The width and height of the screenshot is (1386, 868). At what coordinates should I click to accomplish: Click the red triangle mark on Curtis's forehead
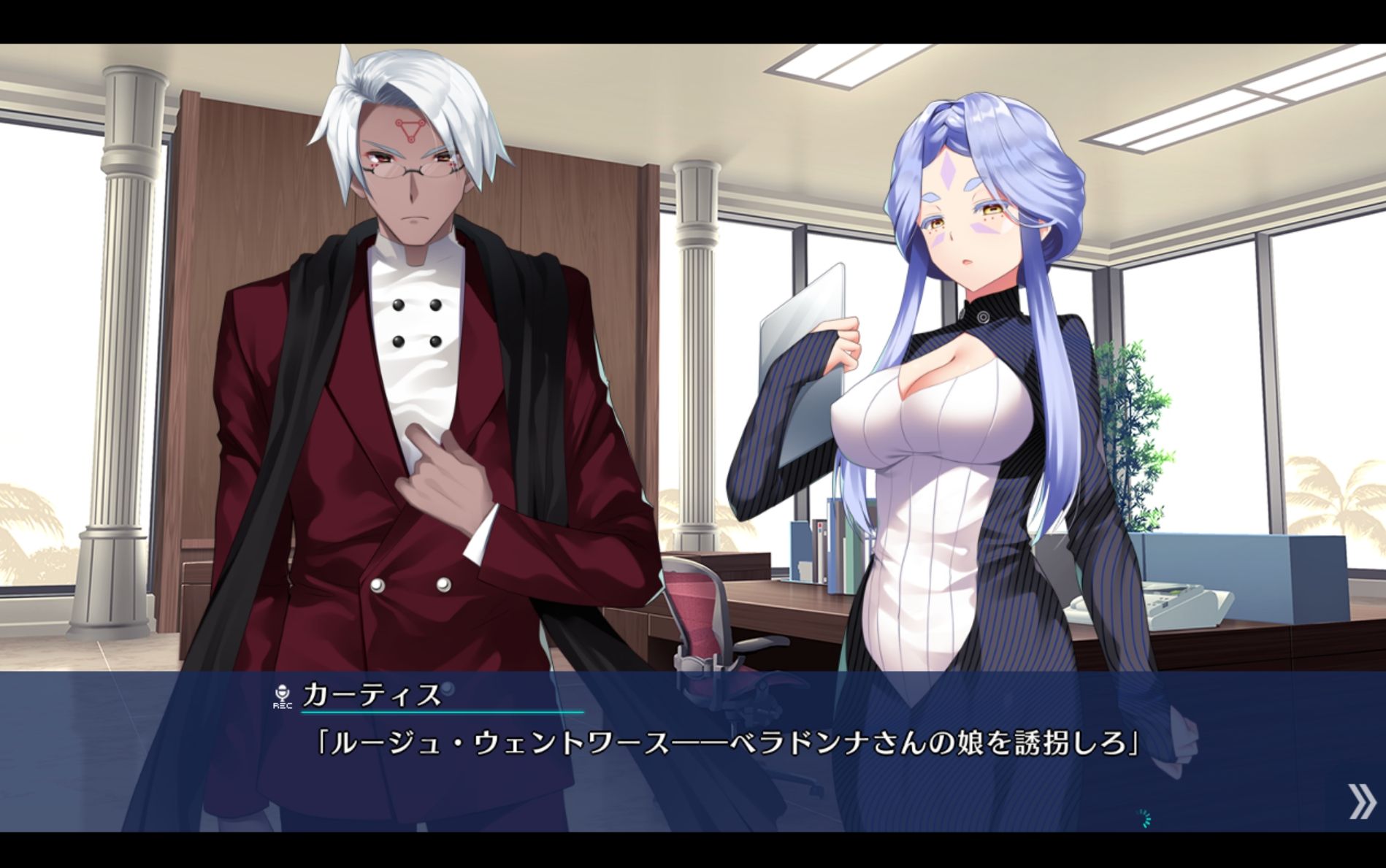pyautogui.click(x=409, y=131)
